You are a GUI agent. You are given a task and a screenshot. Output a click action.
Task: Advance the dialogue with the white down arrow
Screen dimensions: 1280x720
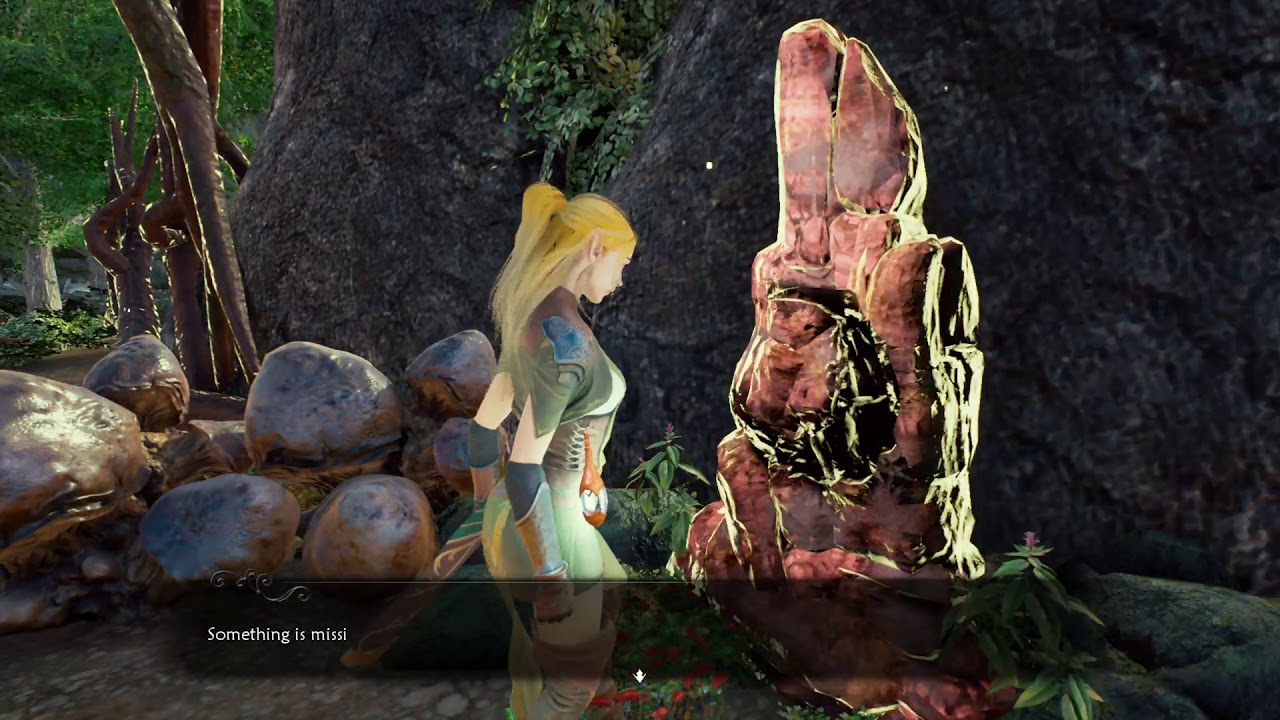click(x=640, y=677)
